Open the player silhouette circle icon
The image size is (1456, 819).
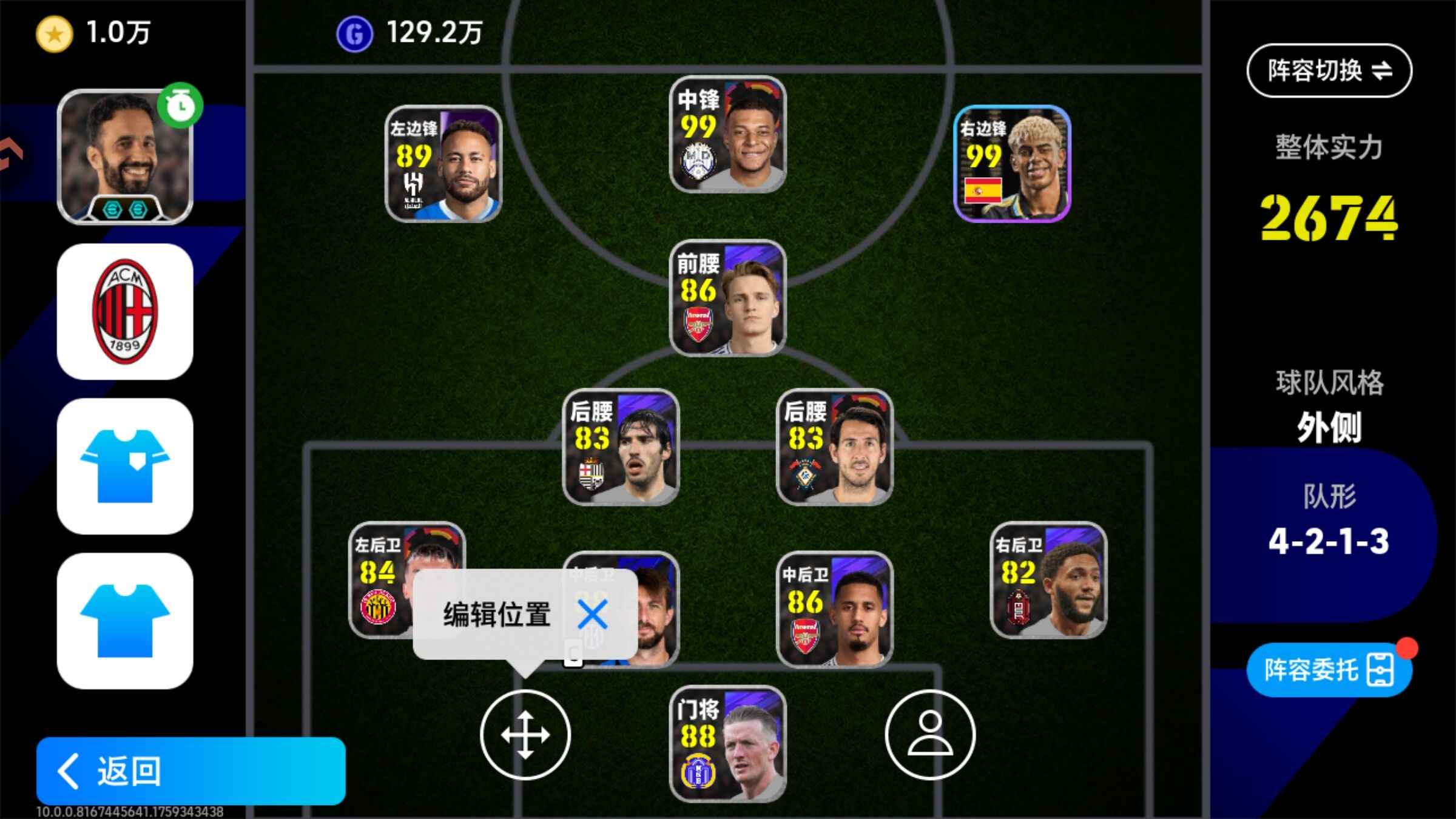(929, 735)
